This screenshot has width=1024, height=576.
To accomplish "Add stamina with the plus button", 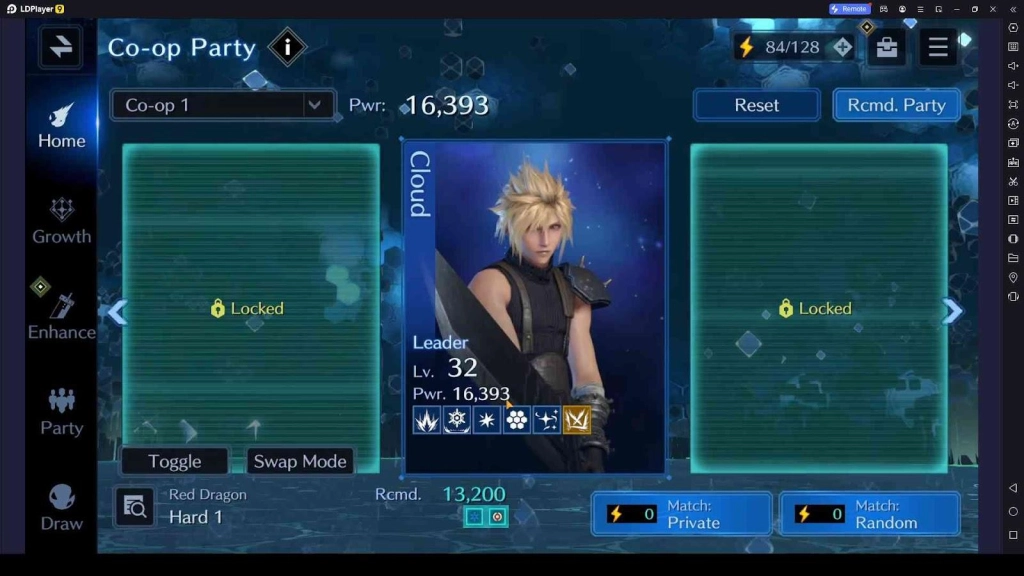I will point(843,47).
